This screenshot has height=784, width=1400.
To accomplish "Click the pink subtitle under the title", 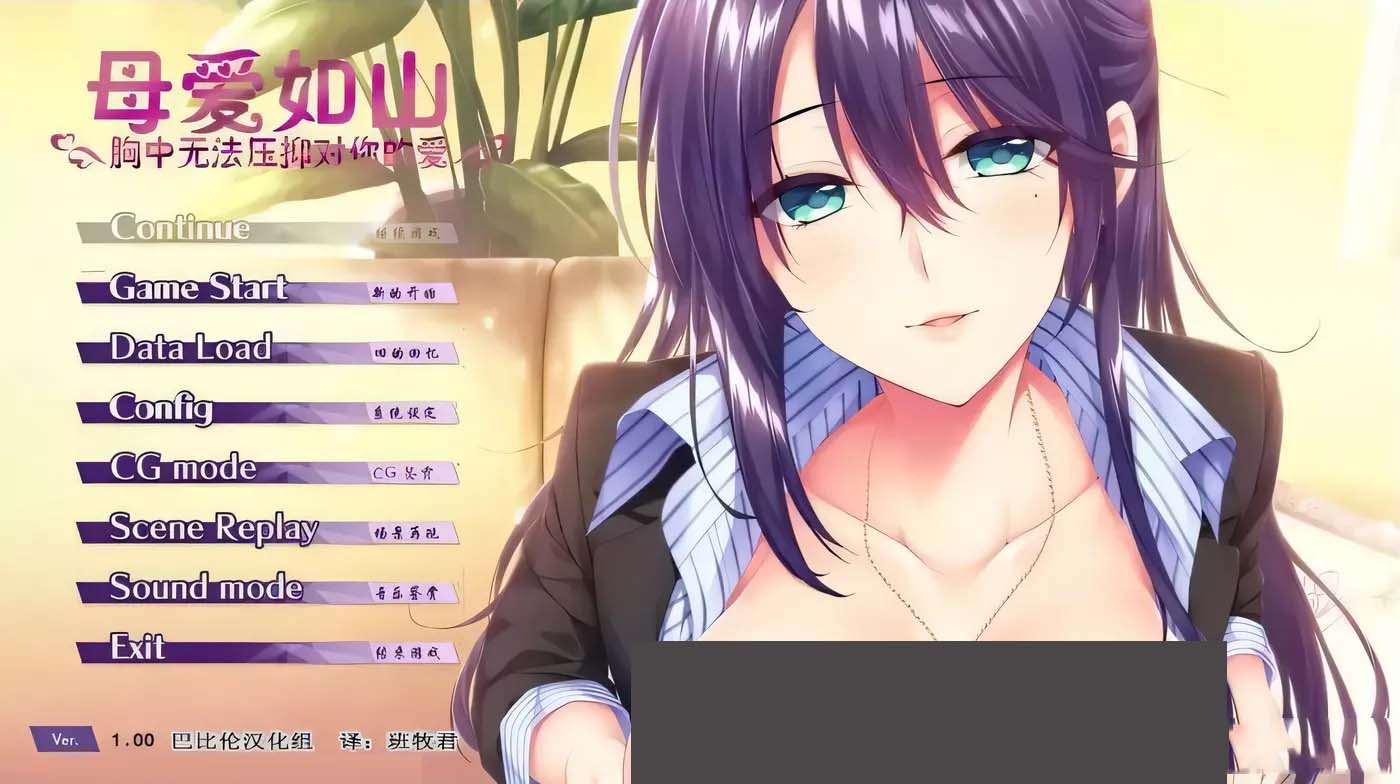I will tap(280, 148).
